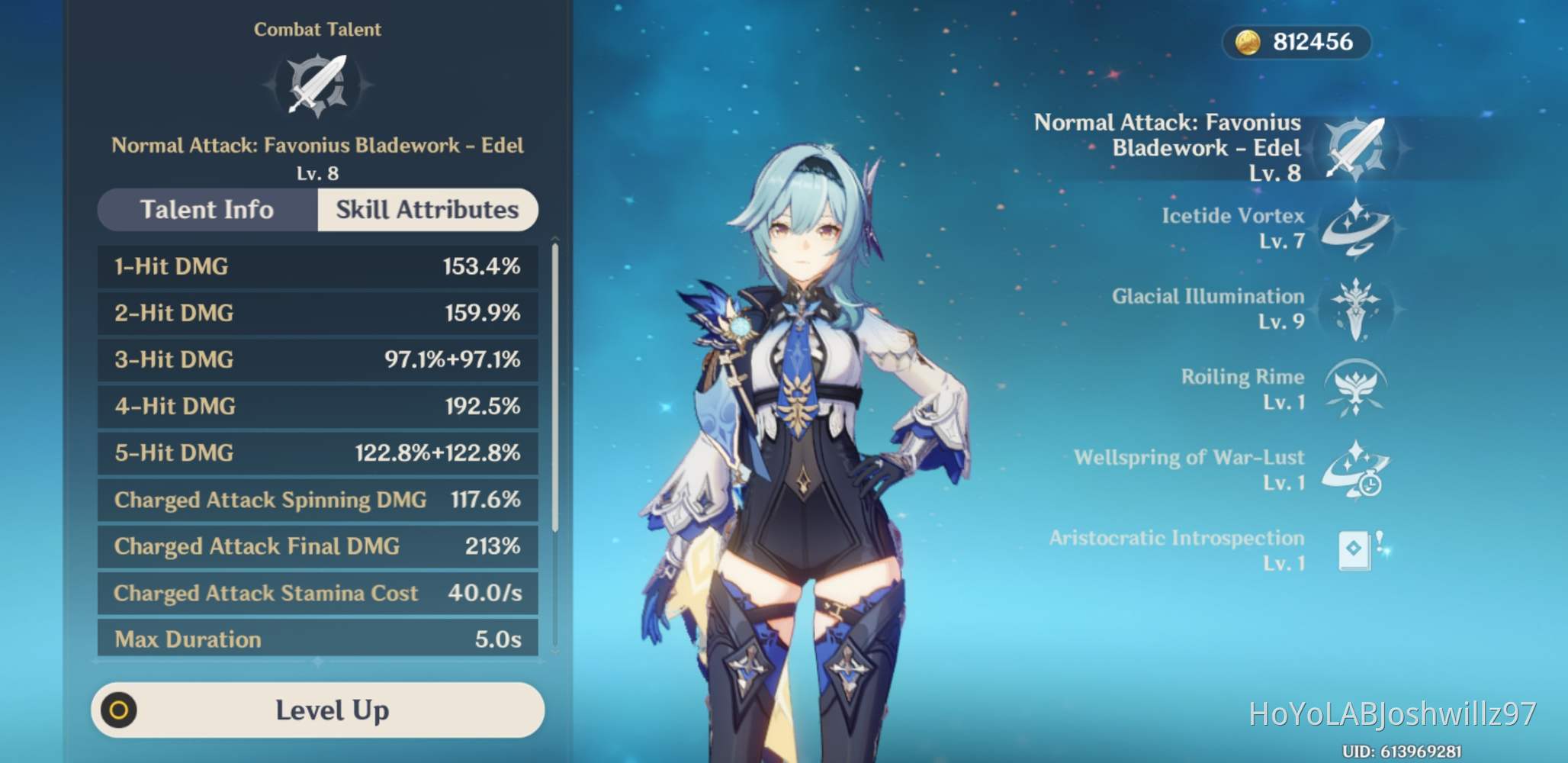This screenshot has width=1568, height=763.
Task: Switch to the Talent Info tab
Action: (x=206, y=210)
